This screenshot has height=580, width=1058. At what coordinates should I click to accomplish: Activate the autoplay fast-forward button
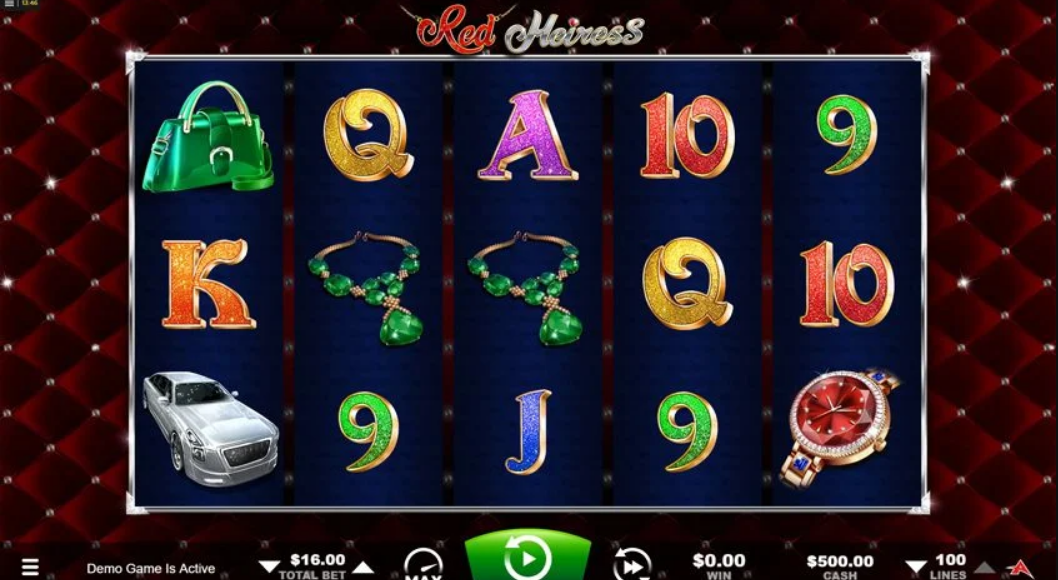coord(631,565)
